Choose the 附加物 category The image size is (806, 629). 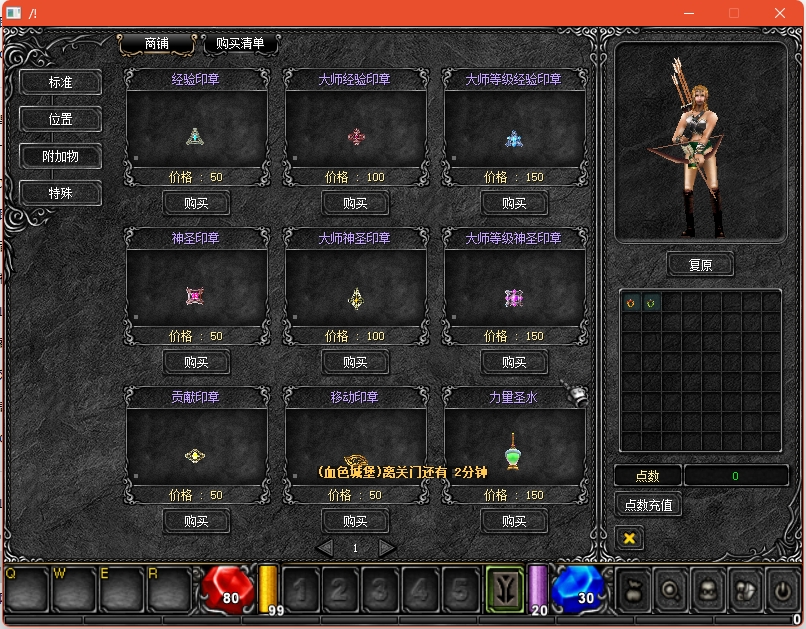pos(61,156)
